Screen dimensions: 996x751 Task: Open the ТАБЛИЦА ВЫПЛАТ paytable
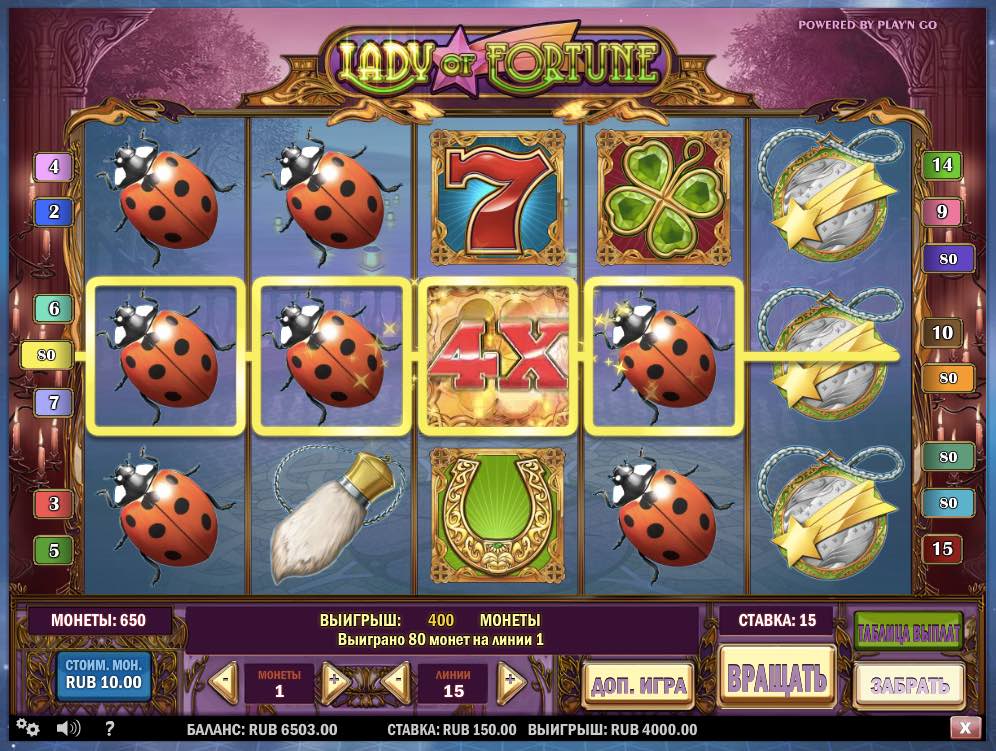(x=908, y=631)
